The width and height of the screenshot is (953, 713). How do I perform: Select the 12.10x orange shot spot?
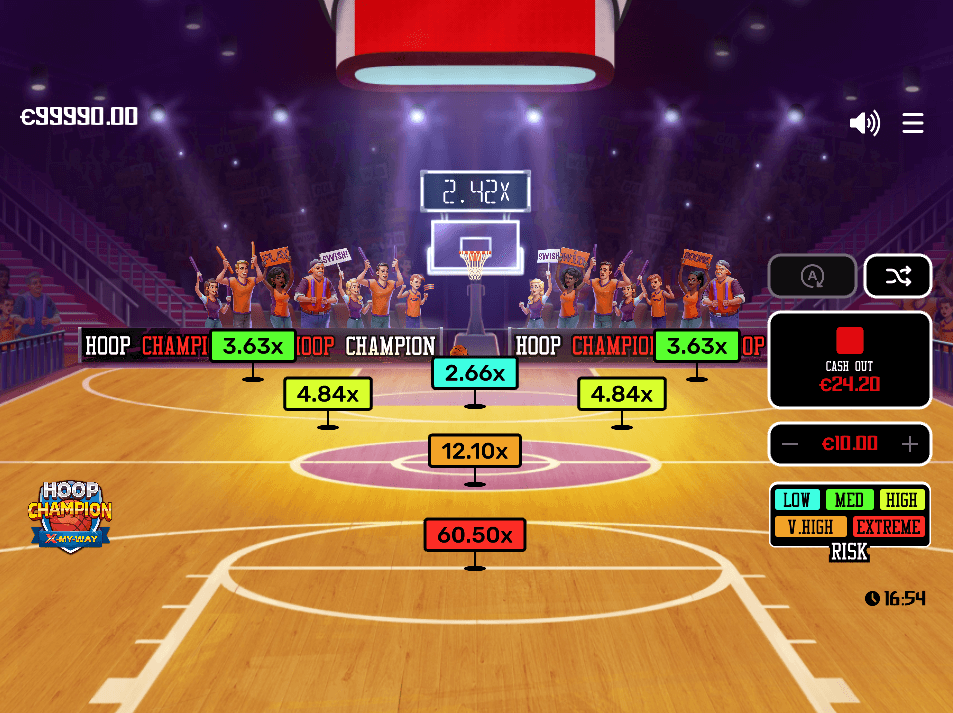(x=475, y=451)
